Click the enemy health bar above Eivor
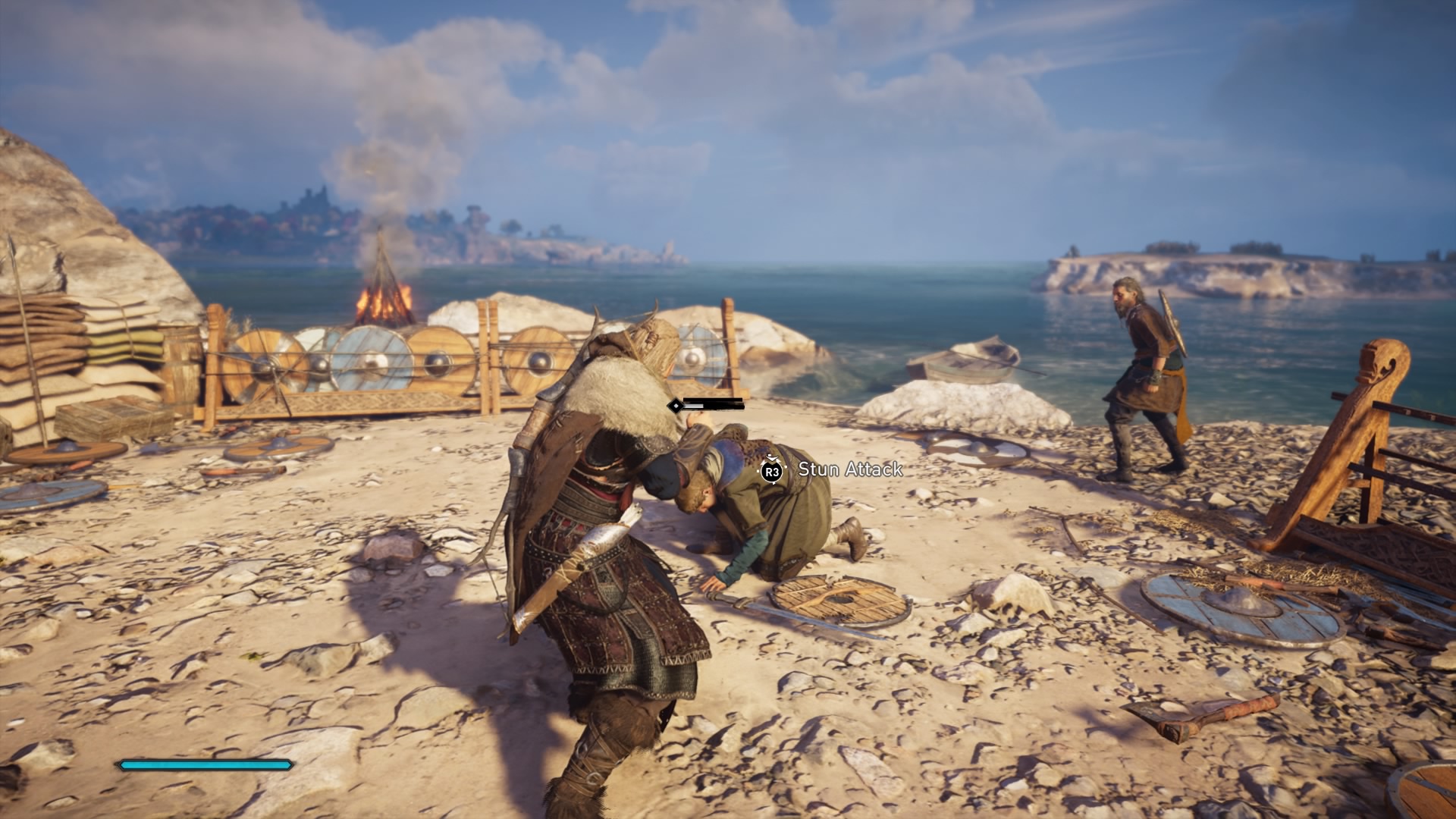 tap(709, 406)
